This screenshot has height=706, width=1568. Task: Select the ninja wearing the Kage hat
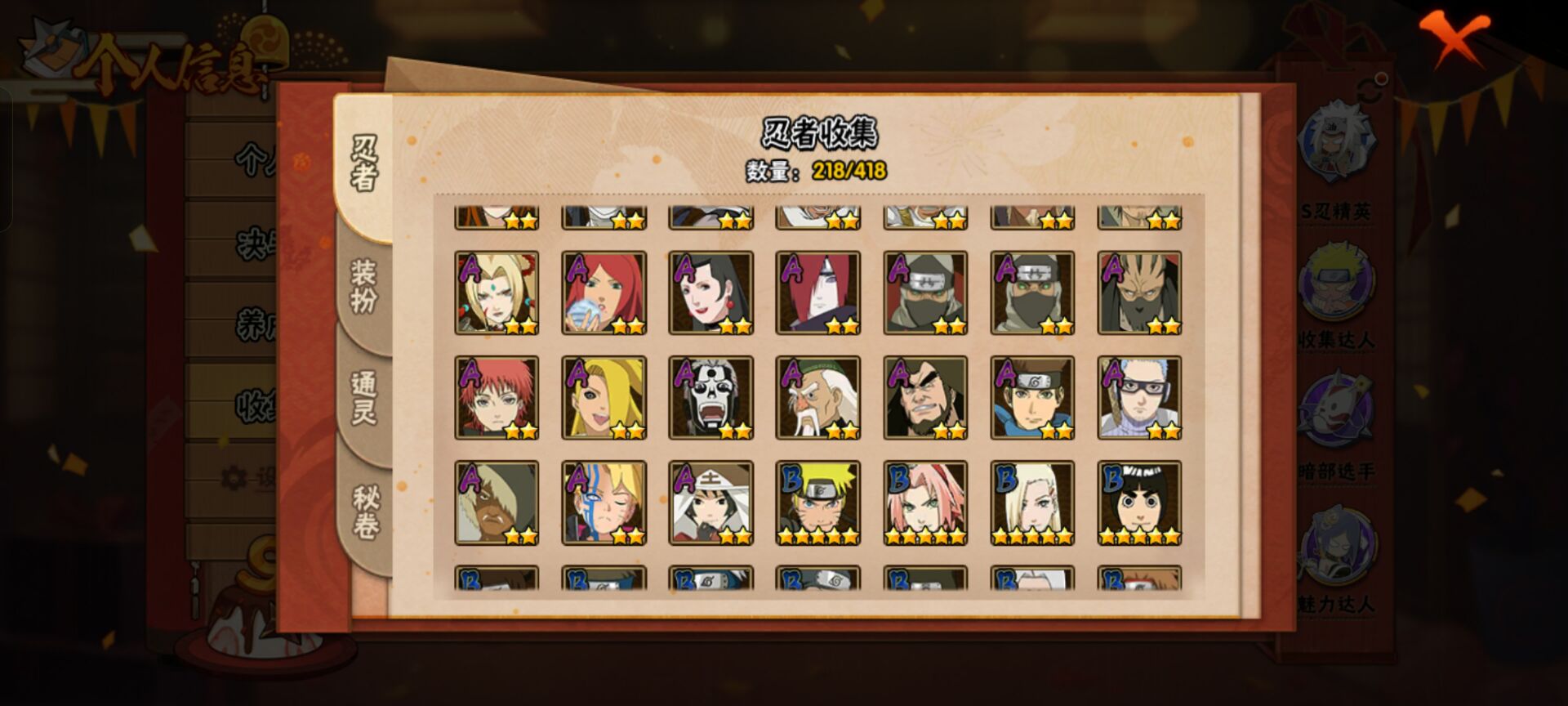pos(711,503)
